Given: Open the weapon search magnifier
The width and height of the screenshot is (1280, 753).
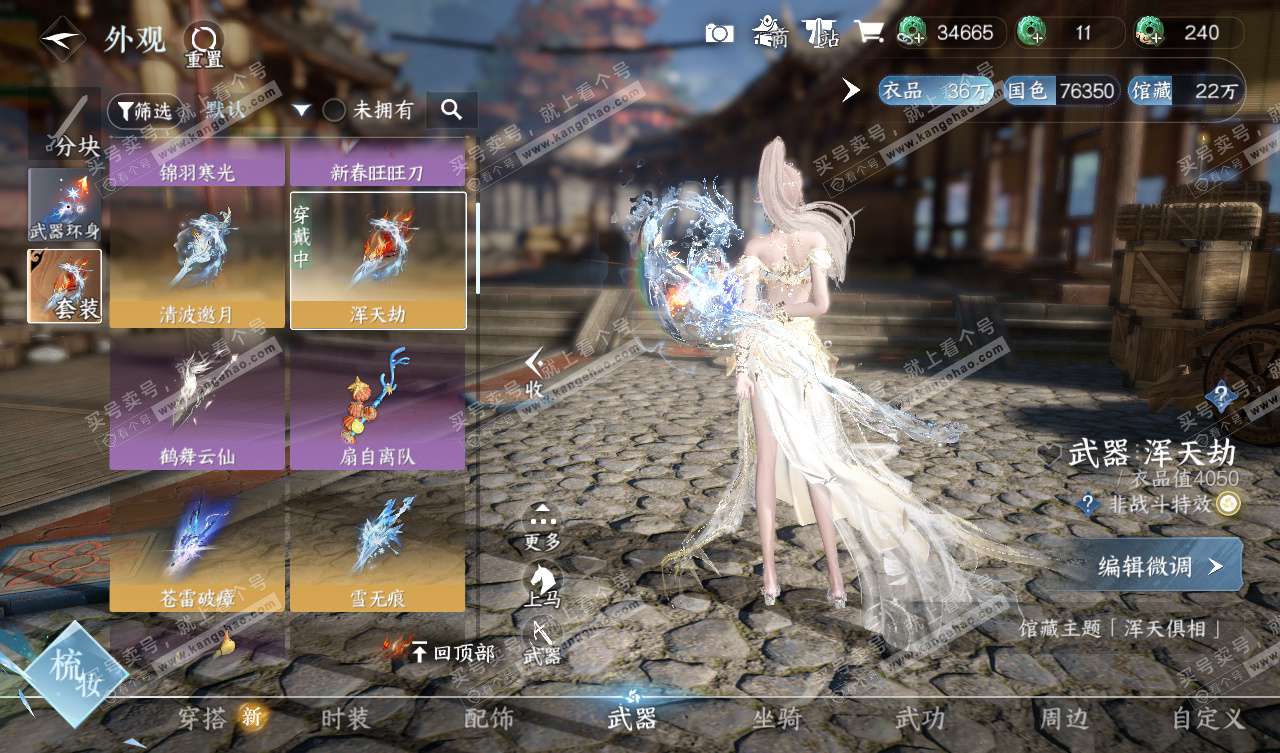Looking at the screenshot, I should [x=451, y=110].
